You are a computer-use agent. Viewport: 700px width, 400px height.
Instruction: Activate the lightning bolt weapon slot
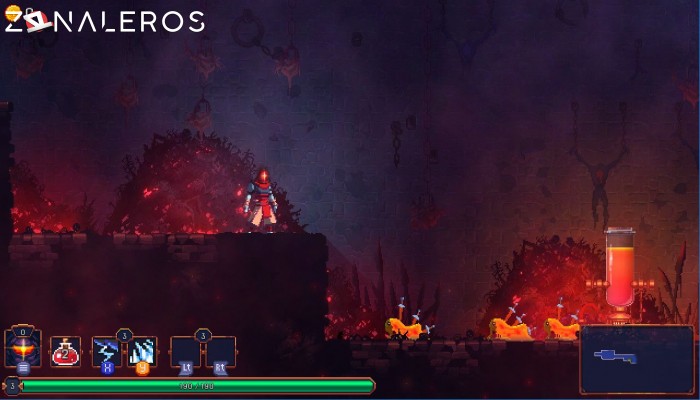click(106, 351)
